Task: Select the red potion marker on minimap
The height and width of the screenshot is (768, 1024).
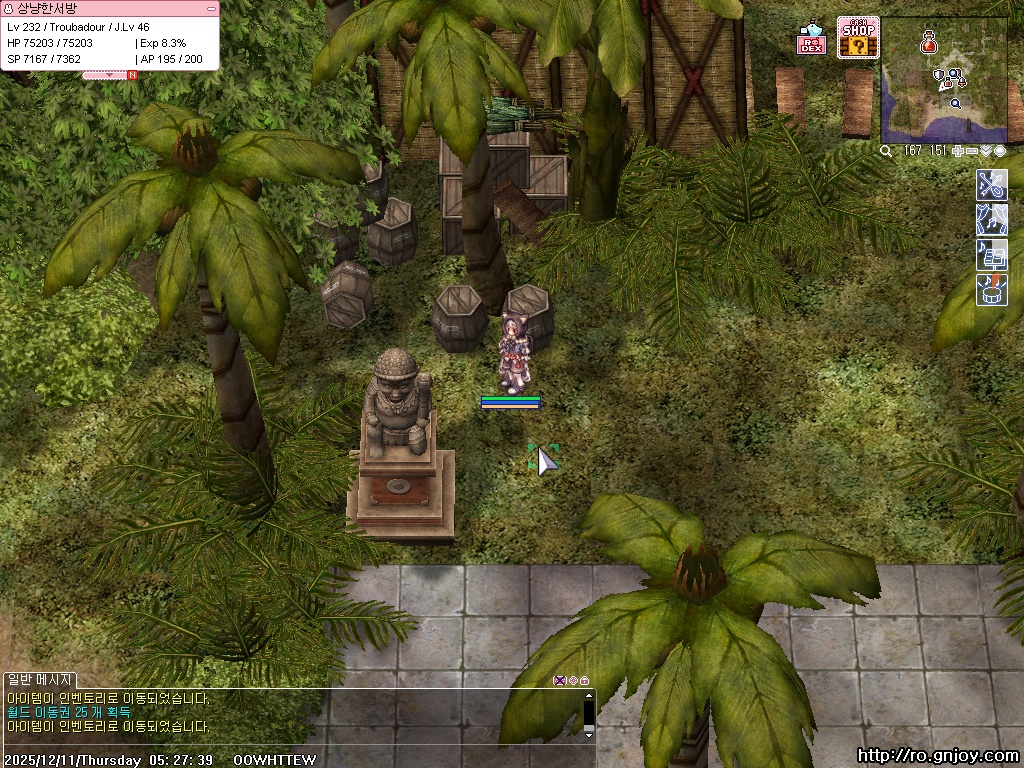Action: 929,42
